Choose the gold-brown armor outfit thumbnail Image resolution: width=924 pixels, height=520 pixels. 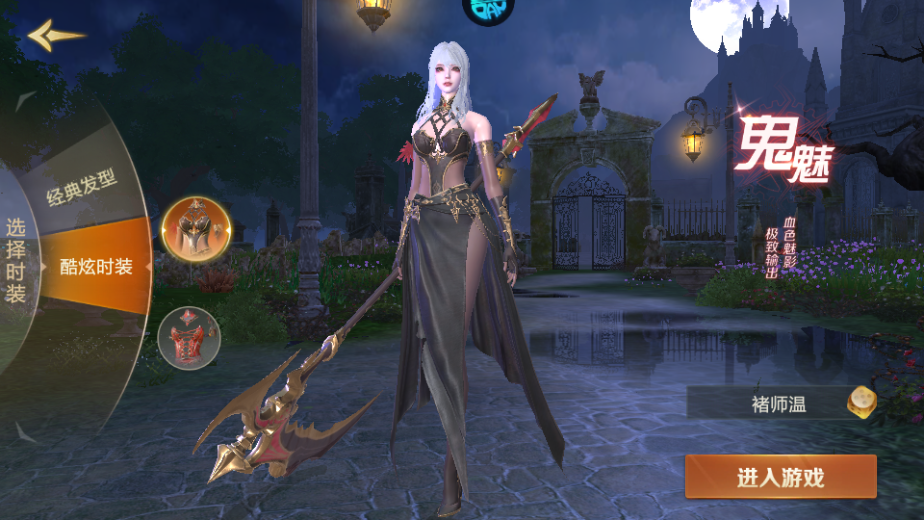click(196, 231)
